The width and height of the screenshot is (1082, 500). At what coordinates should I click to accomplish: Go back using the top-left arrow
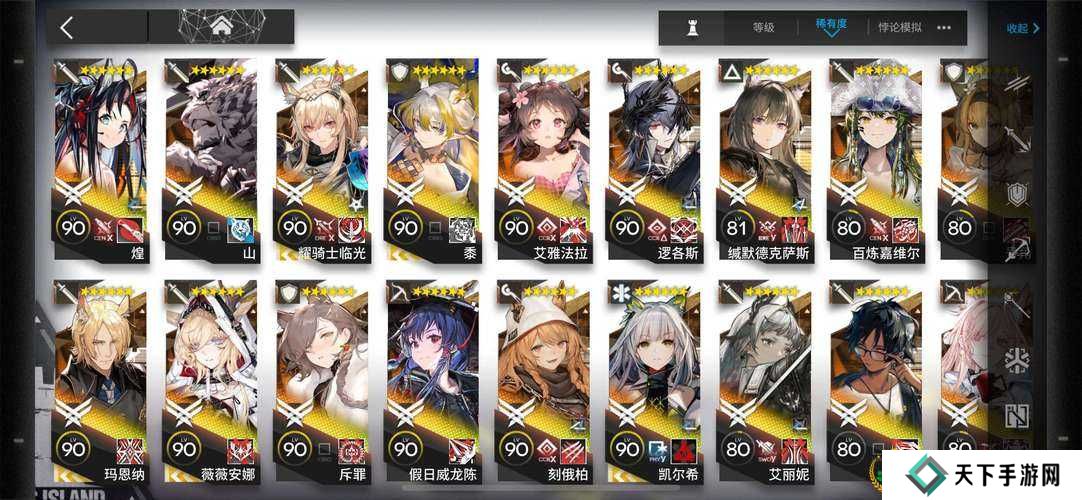pyautogui.click(x=67, y=27)
